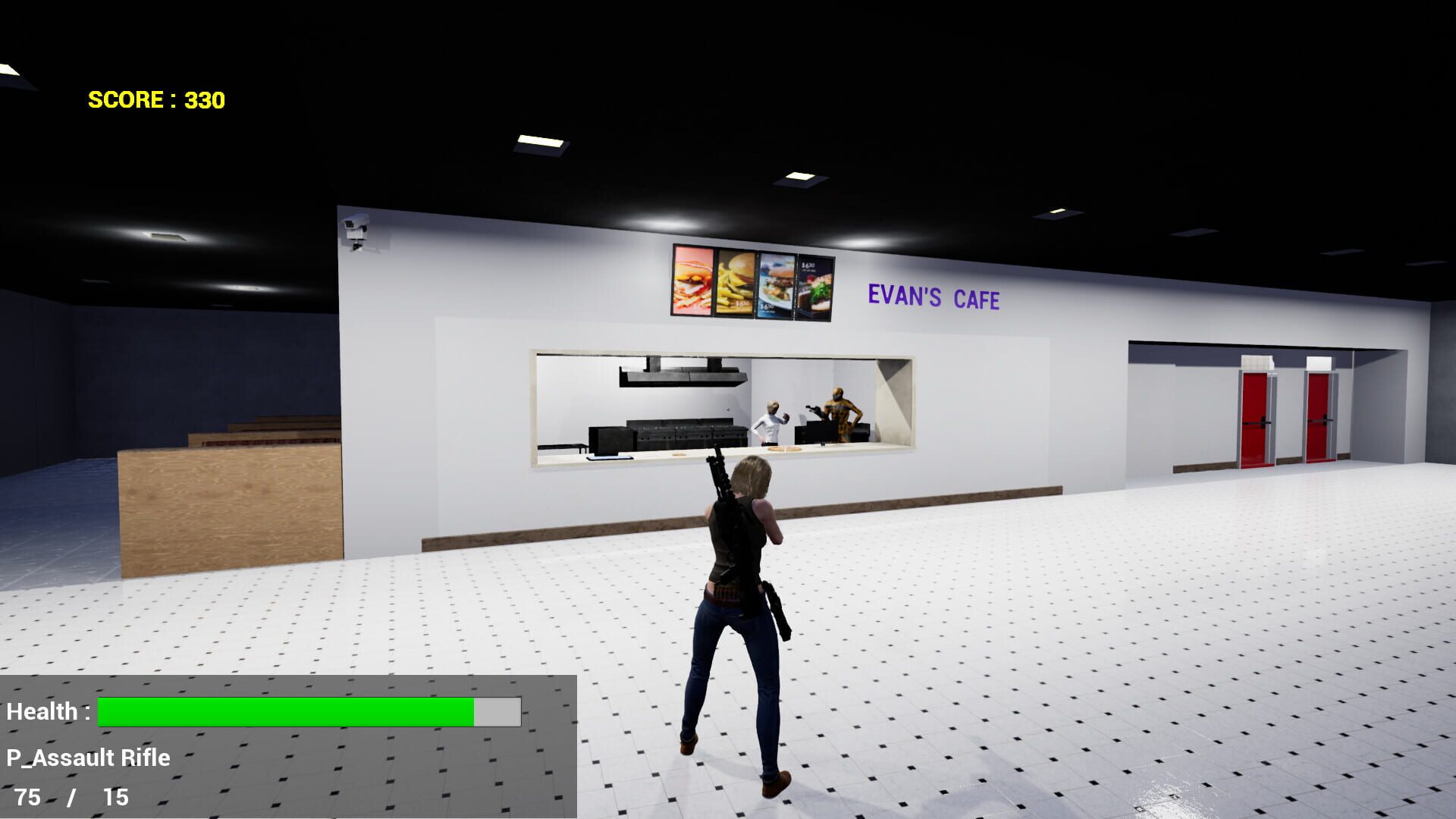
Task: Click the Health : label
Action: (47, 711)
